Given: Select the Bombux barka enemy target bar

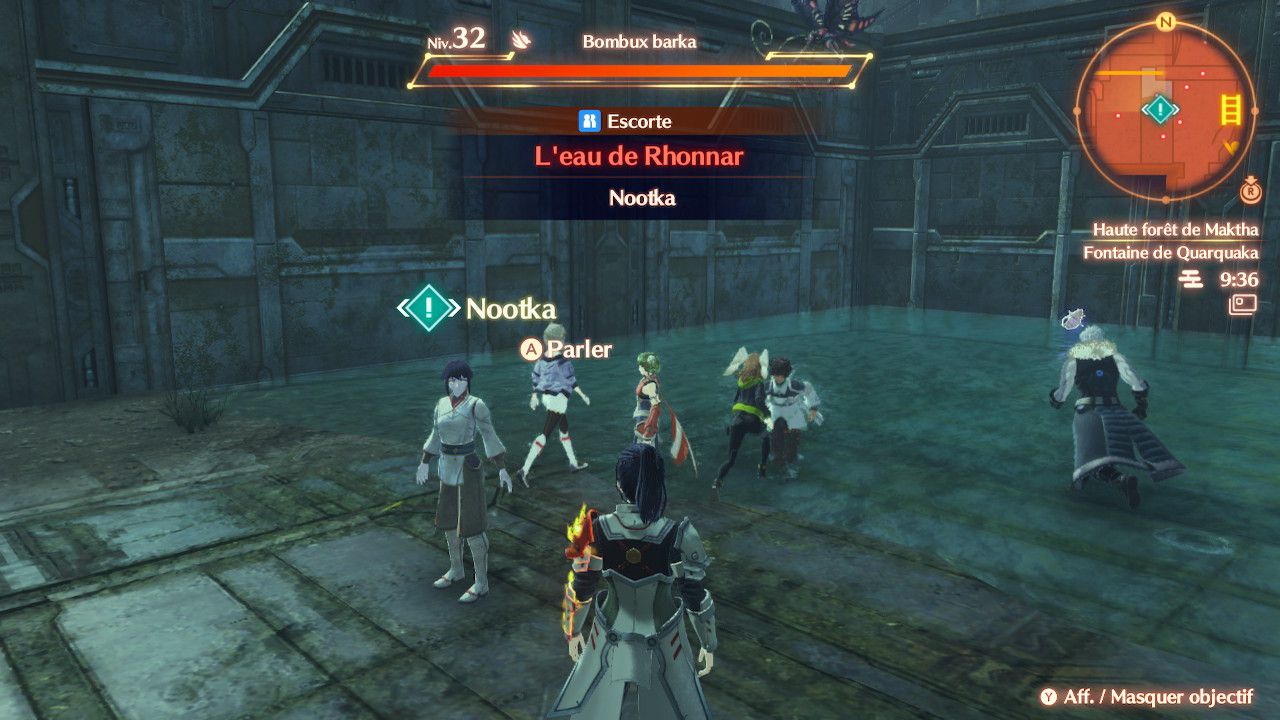Looking at the screenshot, I should [x=638, y=71].
